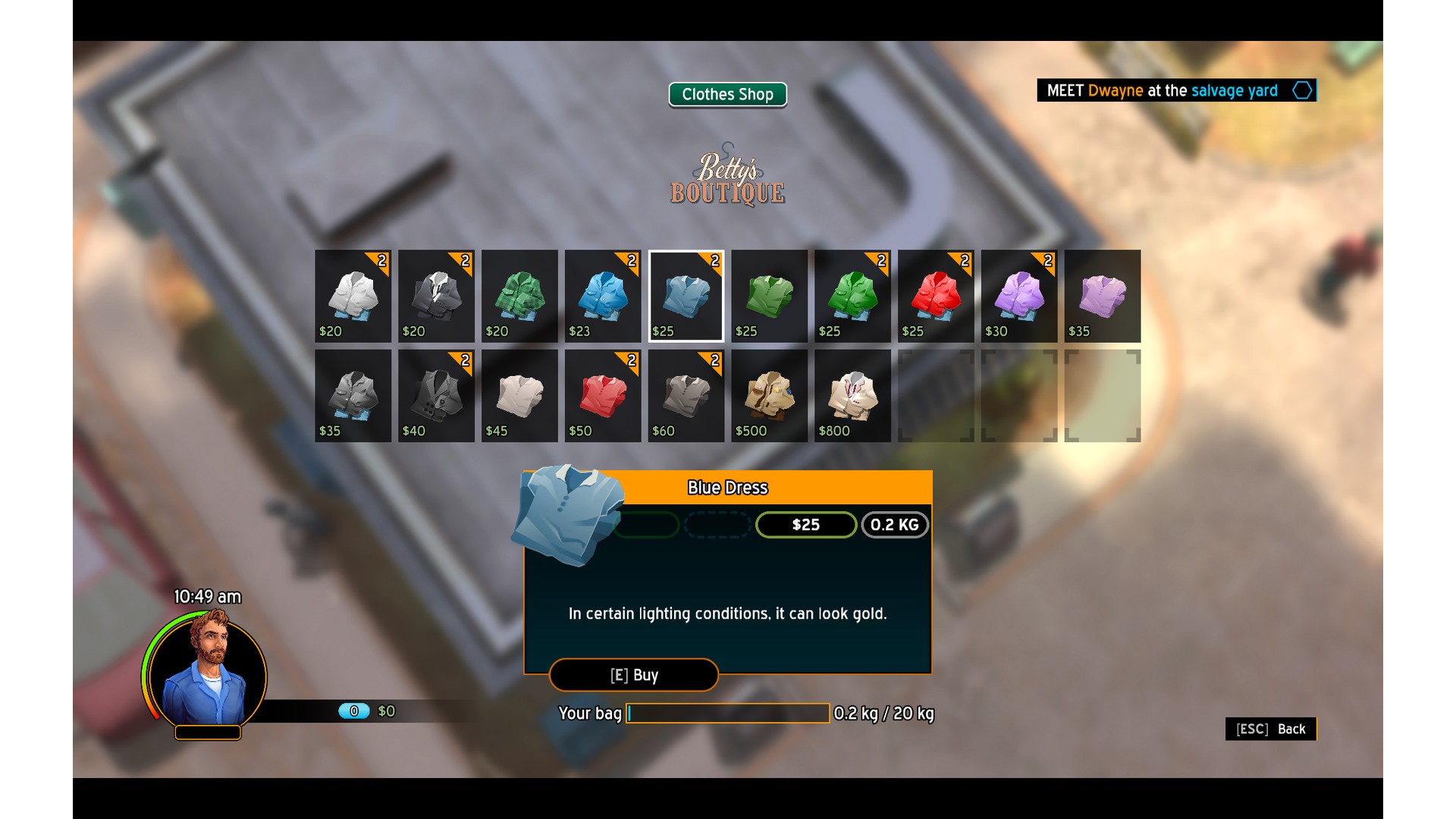This screenshot has width=1456, height=819.
Task: Select the $25 red shirt
Action: coord(936,296)
